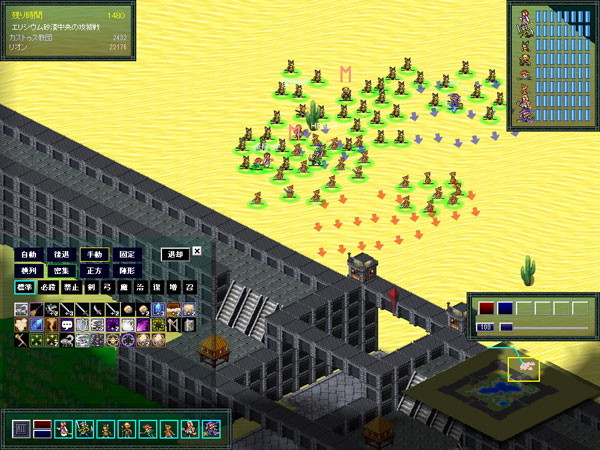Switch to 手動 manual control
The image size is (600, 450).
94,254
